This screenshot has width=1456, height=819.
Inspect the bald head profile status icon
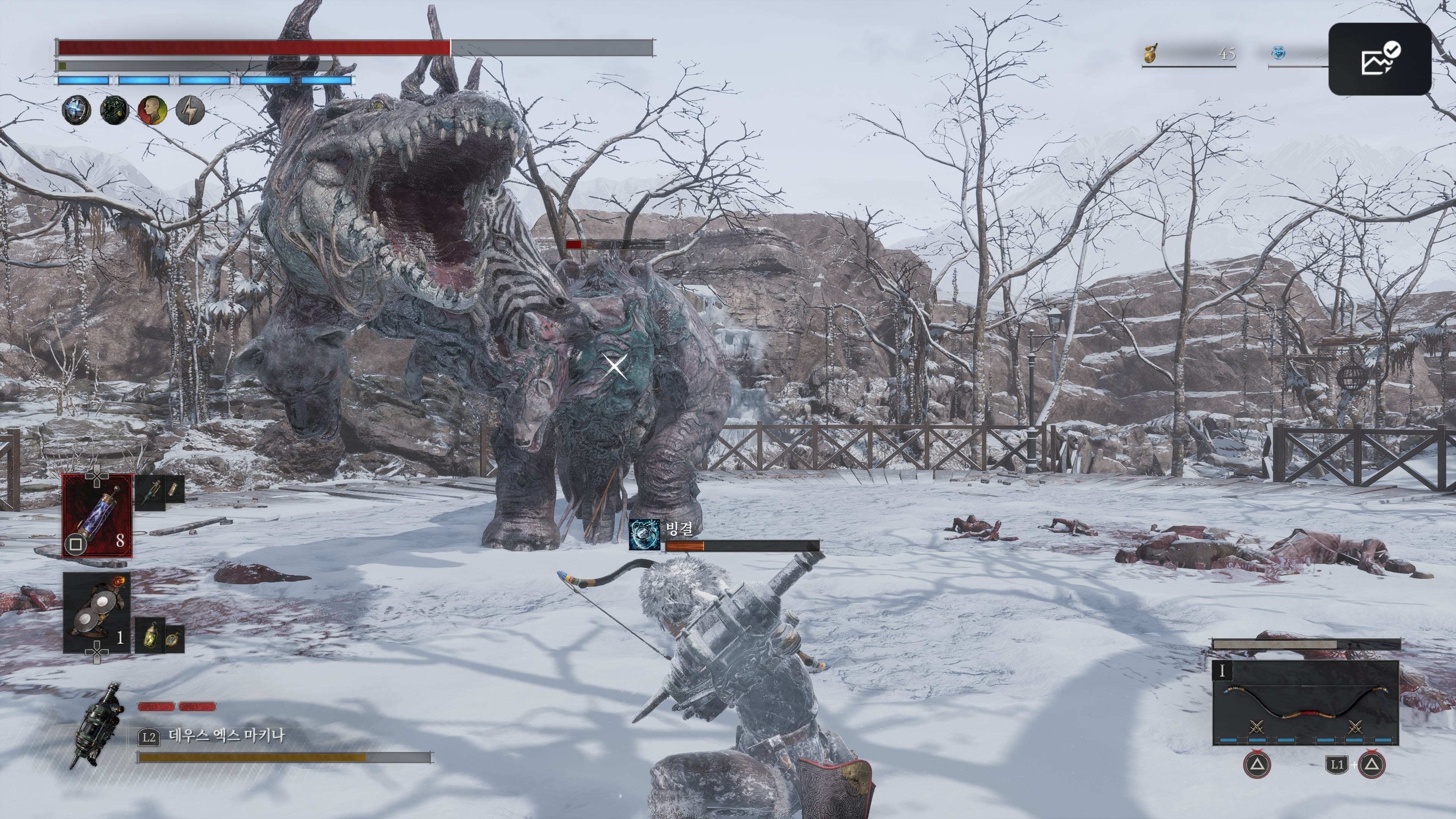152,110
